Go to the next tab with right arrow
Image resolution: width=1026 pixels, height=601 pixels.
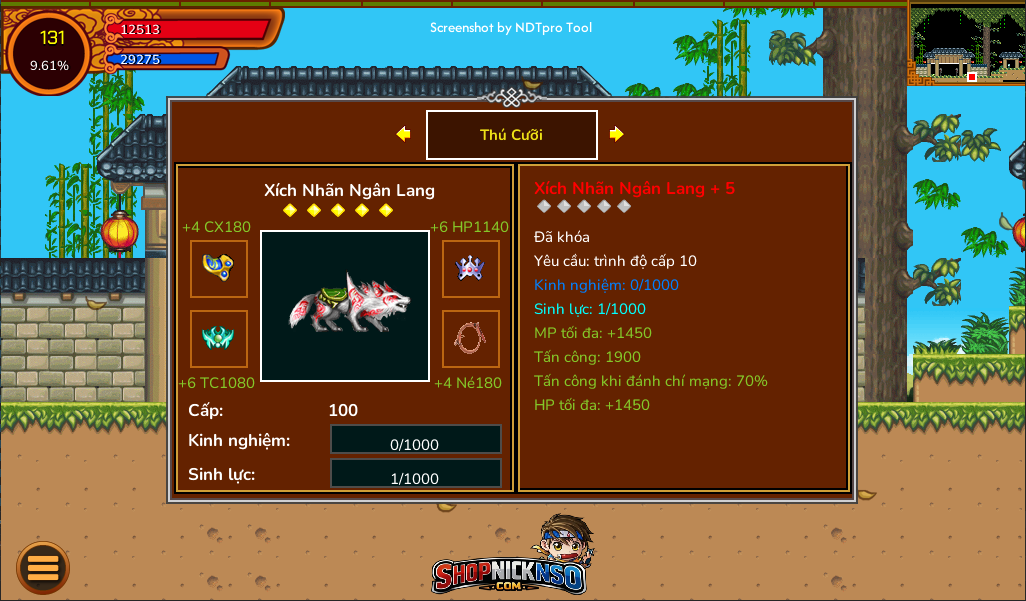pyautogui.click(x=617, y=134)
